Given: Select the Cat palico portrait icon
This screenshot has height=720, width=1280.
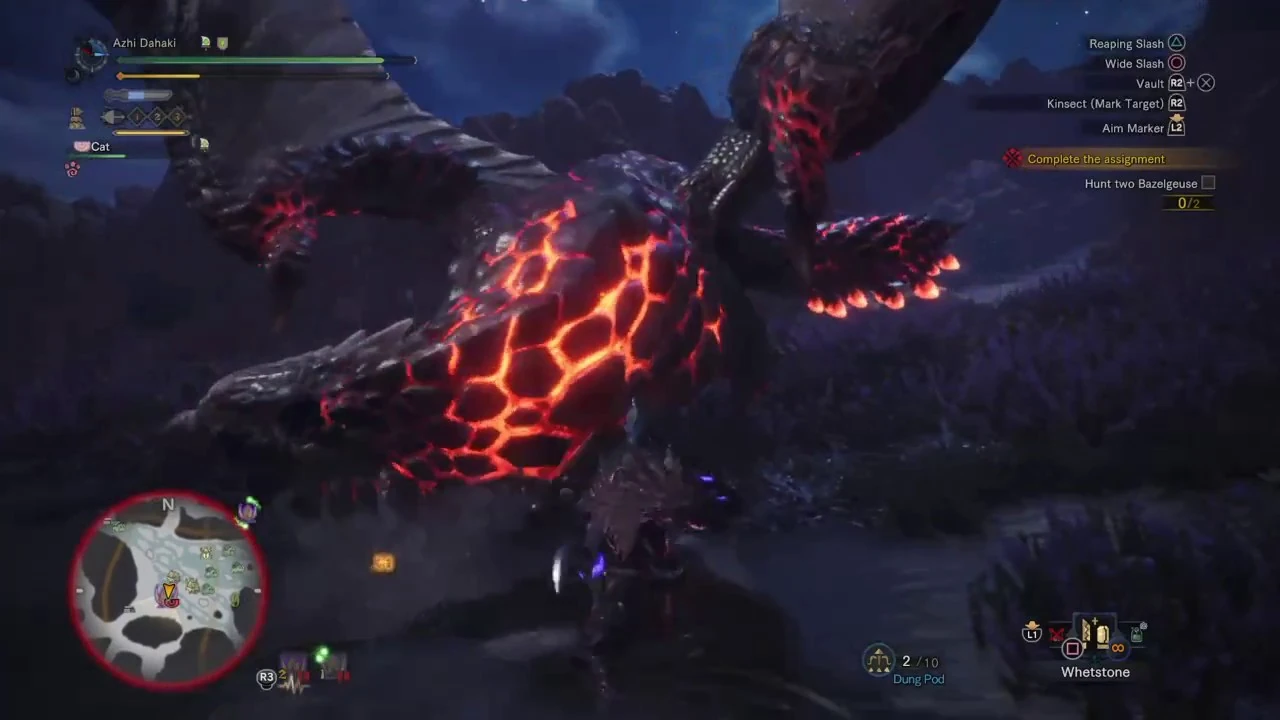Looking at the screenshot, I should (81, 146).
